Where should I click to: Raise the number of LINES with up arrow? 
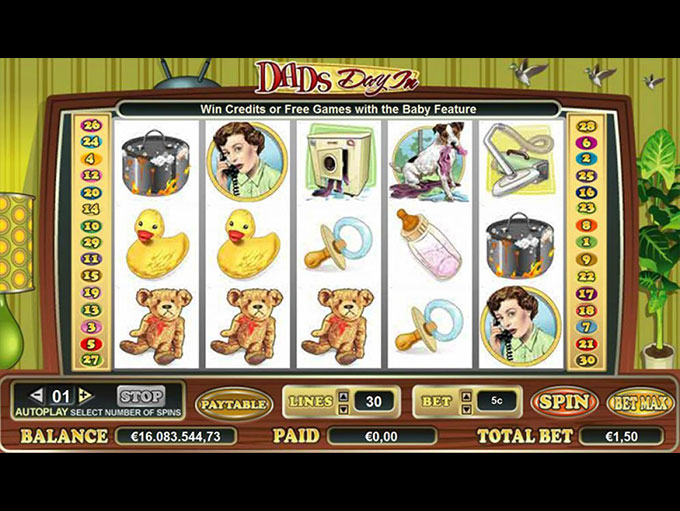pos(343,395)
